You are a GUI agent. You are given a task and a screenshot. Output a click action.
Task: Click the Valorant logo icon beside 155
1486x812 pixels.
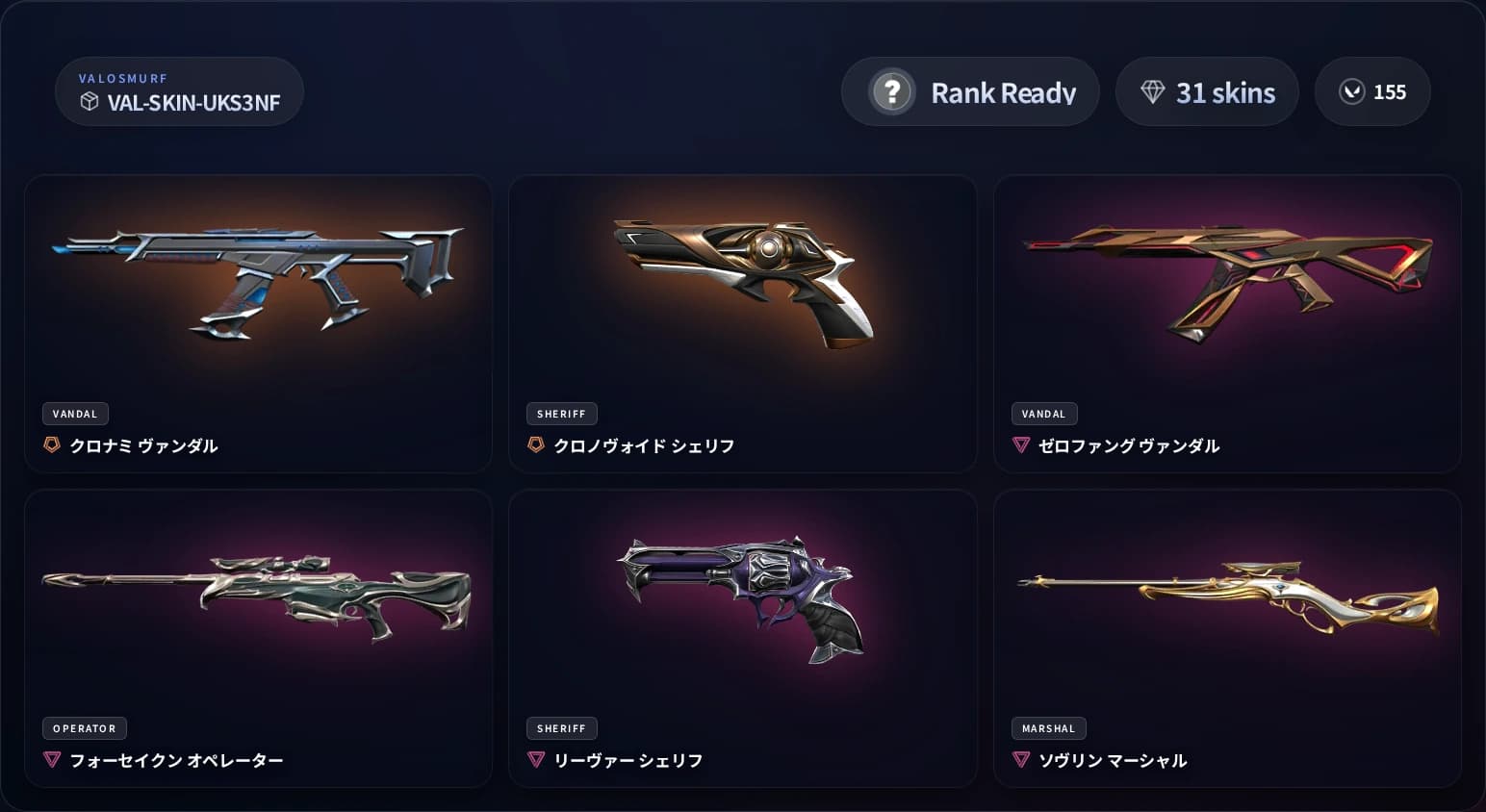point(1354,91)
